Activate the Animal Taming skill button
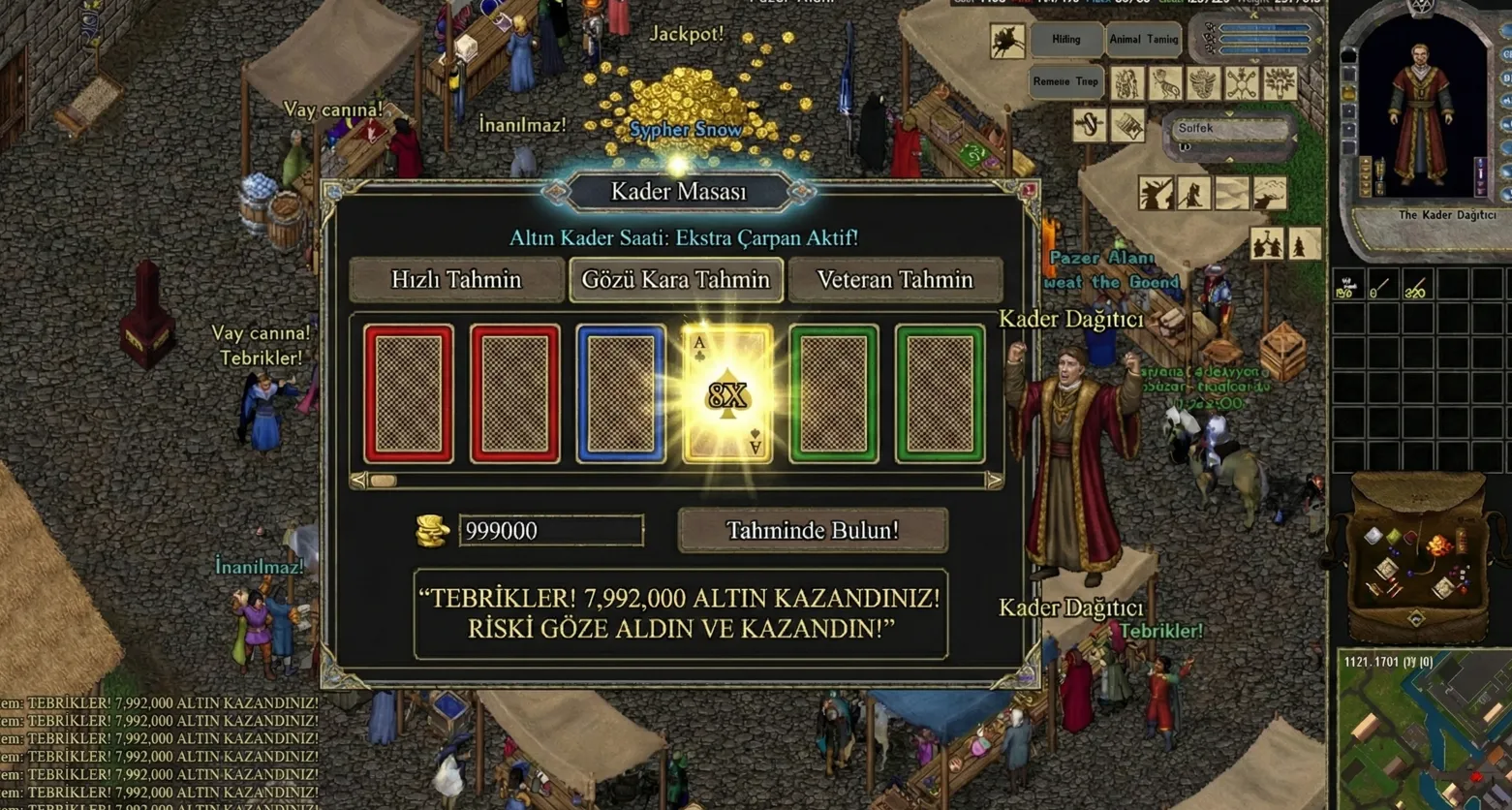Image resolution: width=1512 pixels, height=810 pixels. pos(1143,40)
